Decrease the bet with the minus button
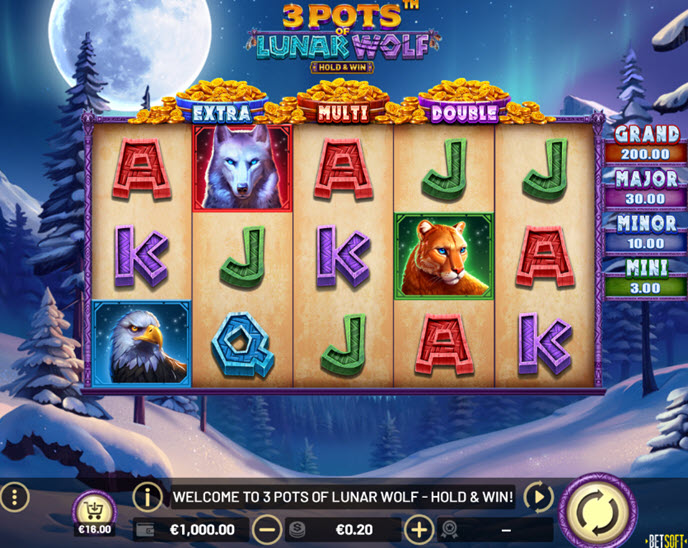Viewport: 688px width, 548px height. (266, 529)
